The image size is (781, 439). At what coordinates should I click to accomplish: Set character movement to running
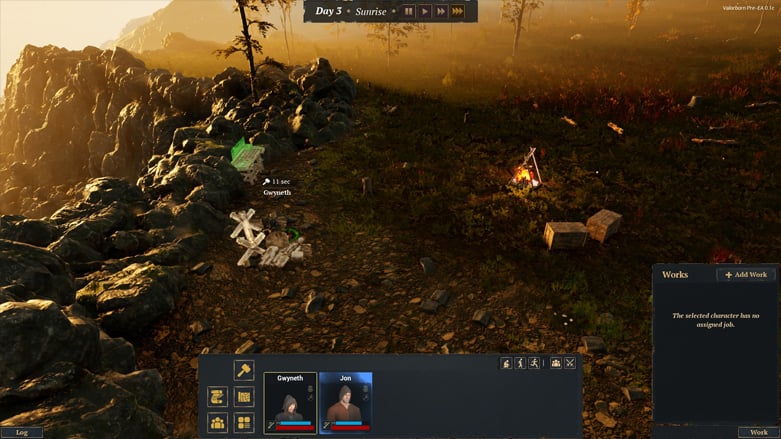pos(535,363)
